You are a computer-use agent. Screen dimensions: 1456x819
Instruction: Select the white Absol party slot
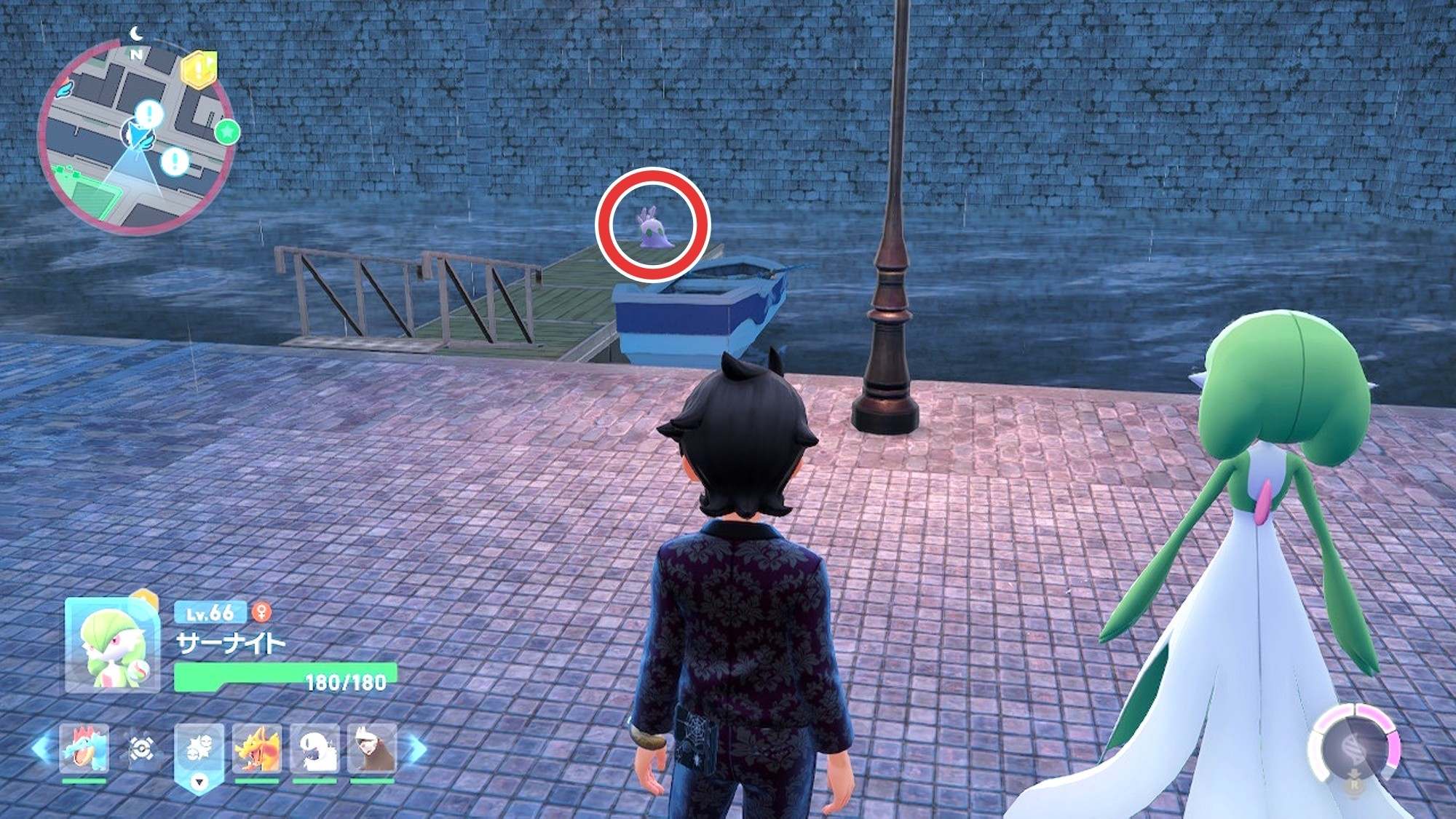(314, 748)
